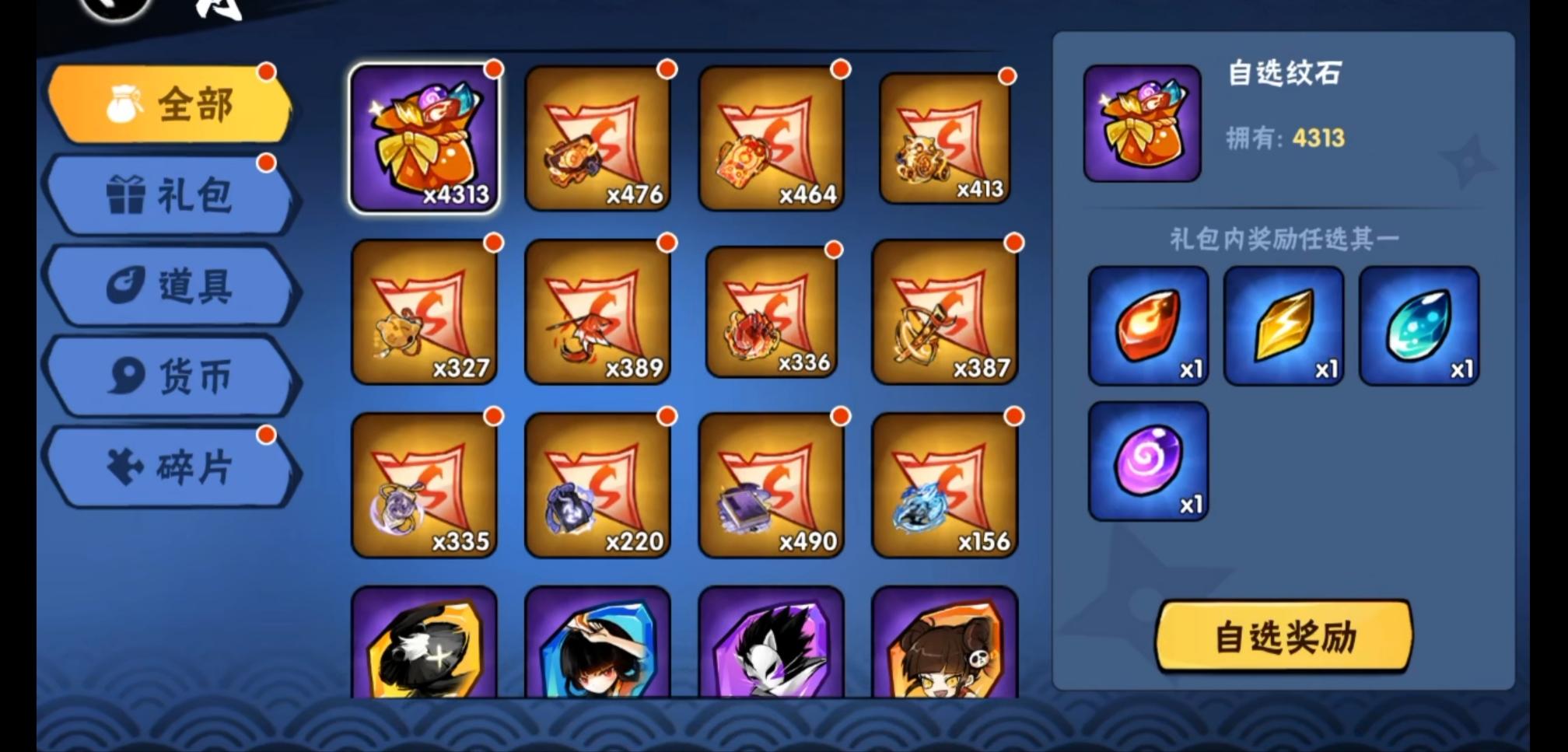
Task: Select the x4313 自选纹石 gift bag item
Action: [426, 136]
